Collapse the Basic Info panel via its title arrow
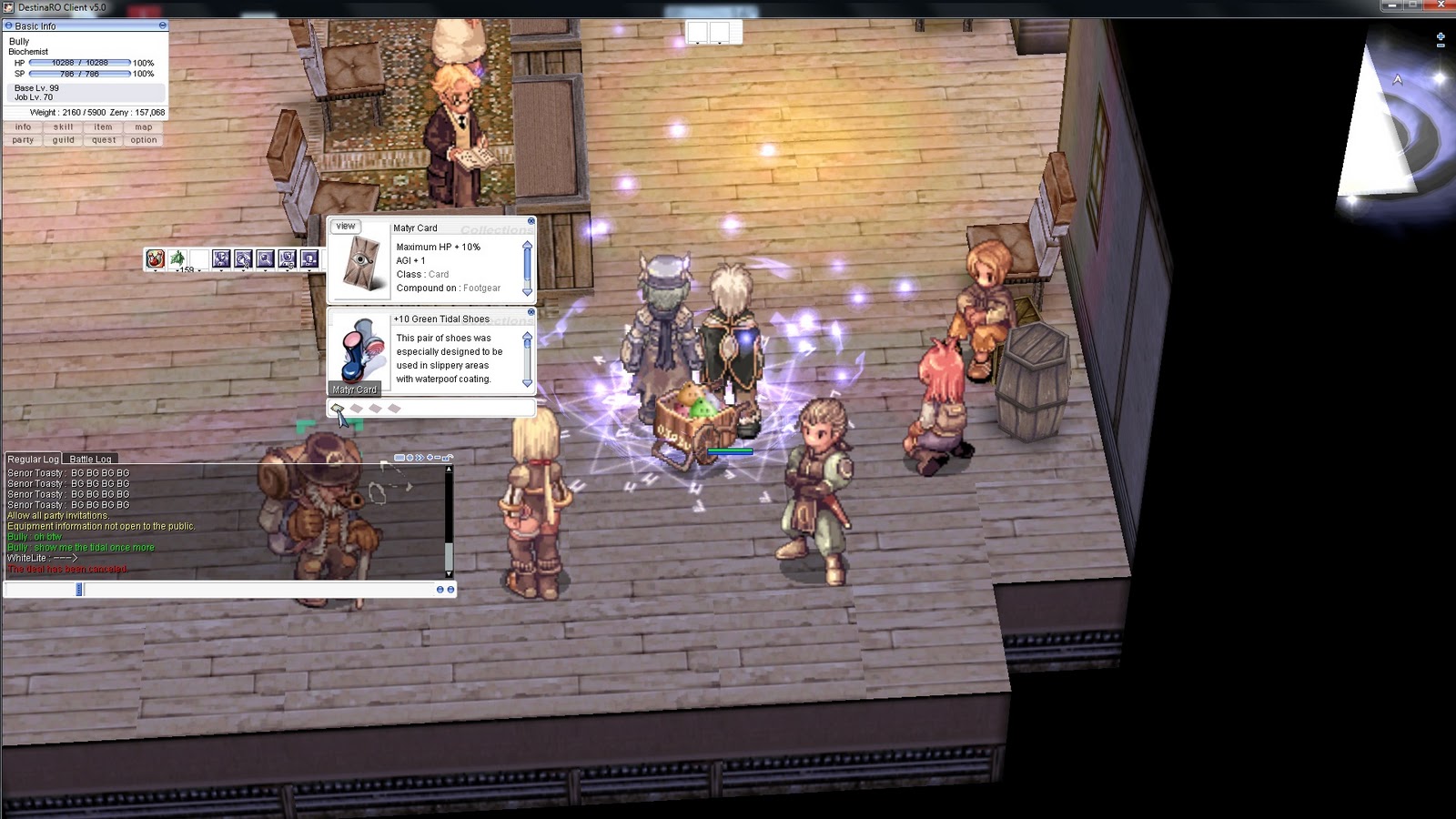The width and height of the screenshot is (1456, 819). [x=7, y=26]
